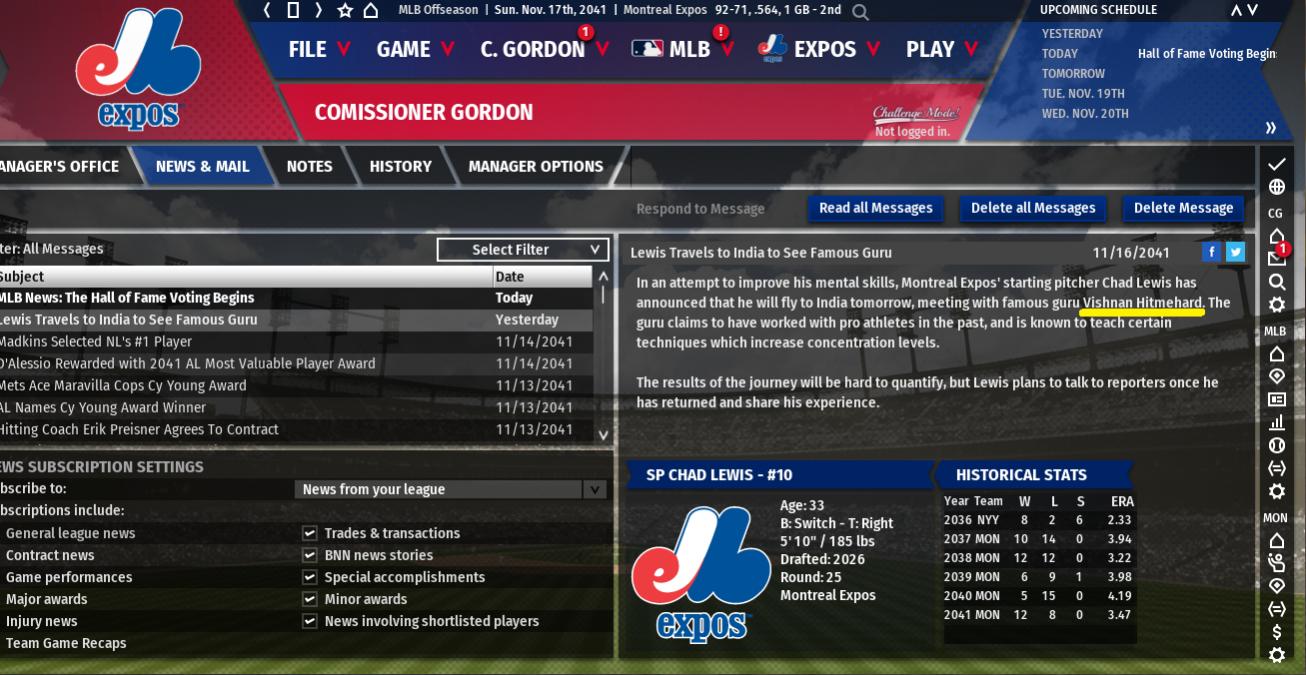The height and width of the screenshot is (675, 1306).
Task: Click the search magnifier in top bar
Action: tap(860, 11)
